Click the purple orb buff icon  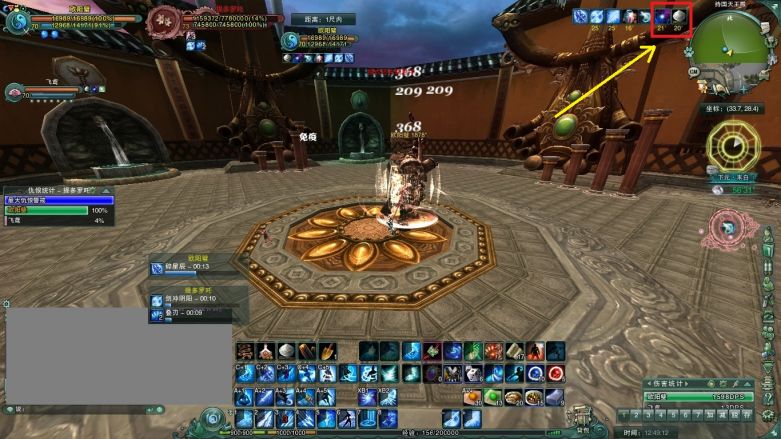pos(661,16)
